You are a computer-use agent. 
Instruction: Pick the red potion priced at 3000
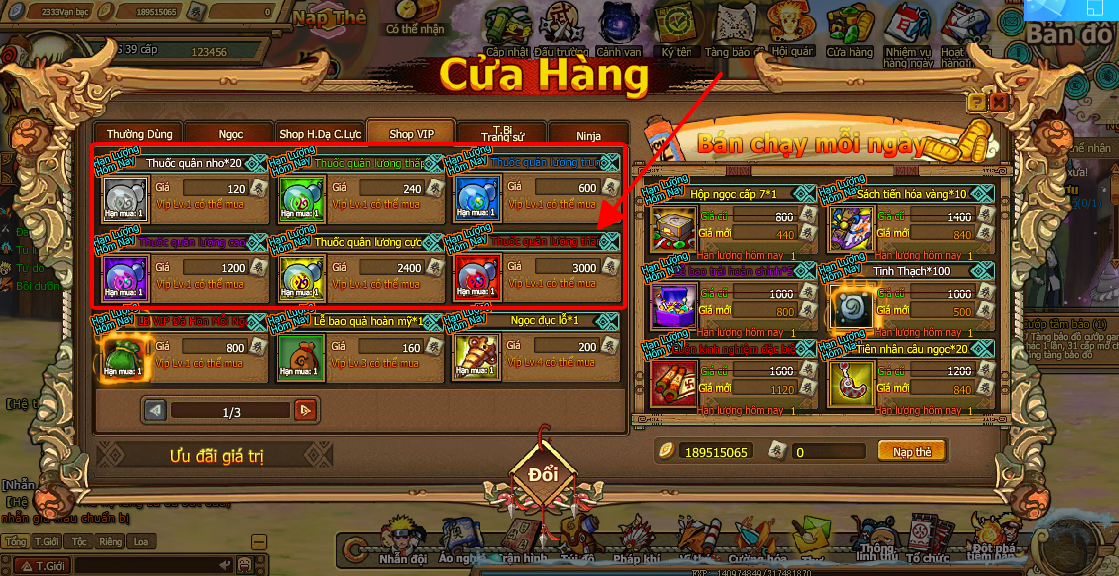click(476, 277)
